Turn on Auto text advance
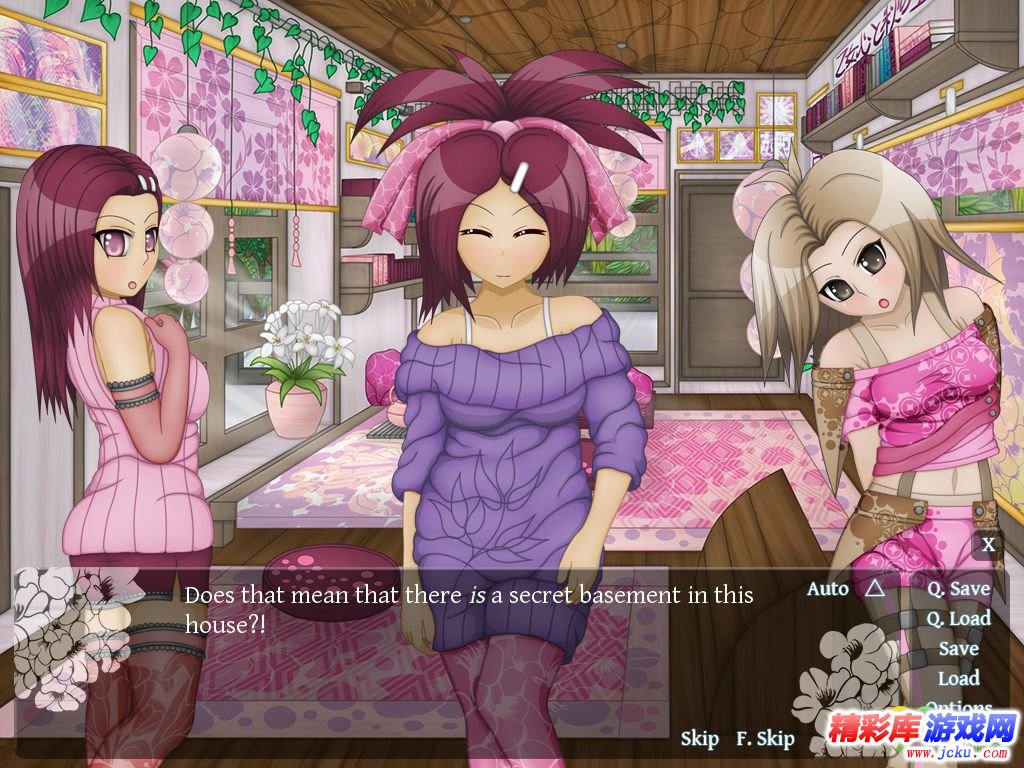This screenshot has width=1024, height=768. coord(827,588)
